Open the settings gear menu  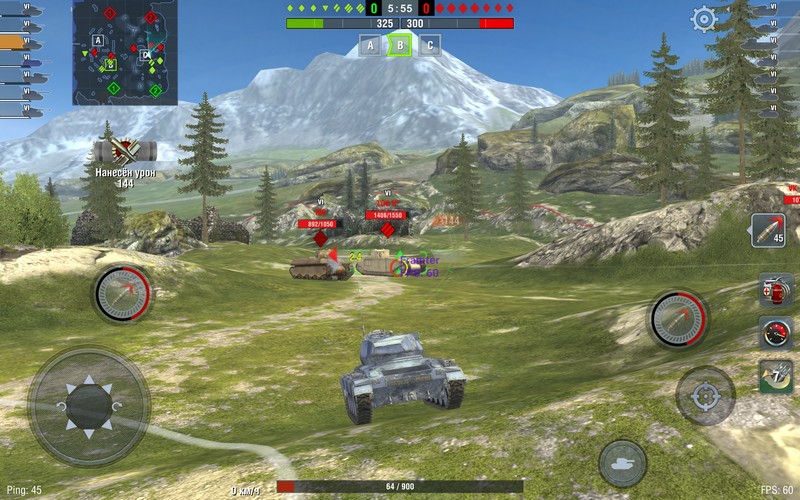click(705, 19)
